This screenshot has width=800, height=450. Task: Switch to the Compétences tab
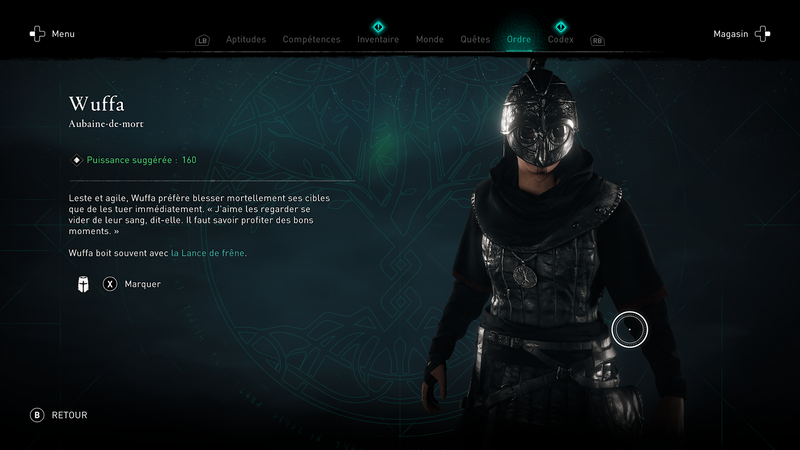pos(311,40)
